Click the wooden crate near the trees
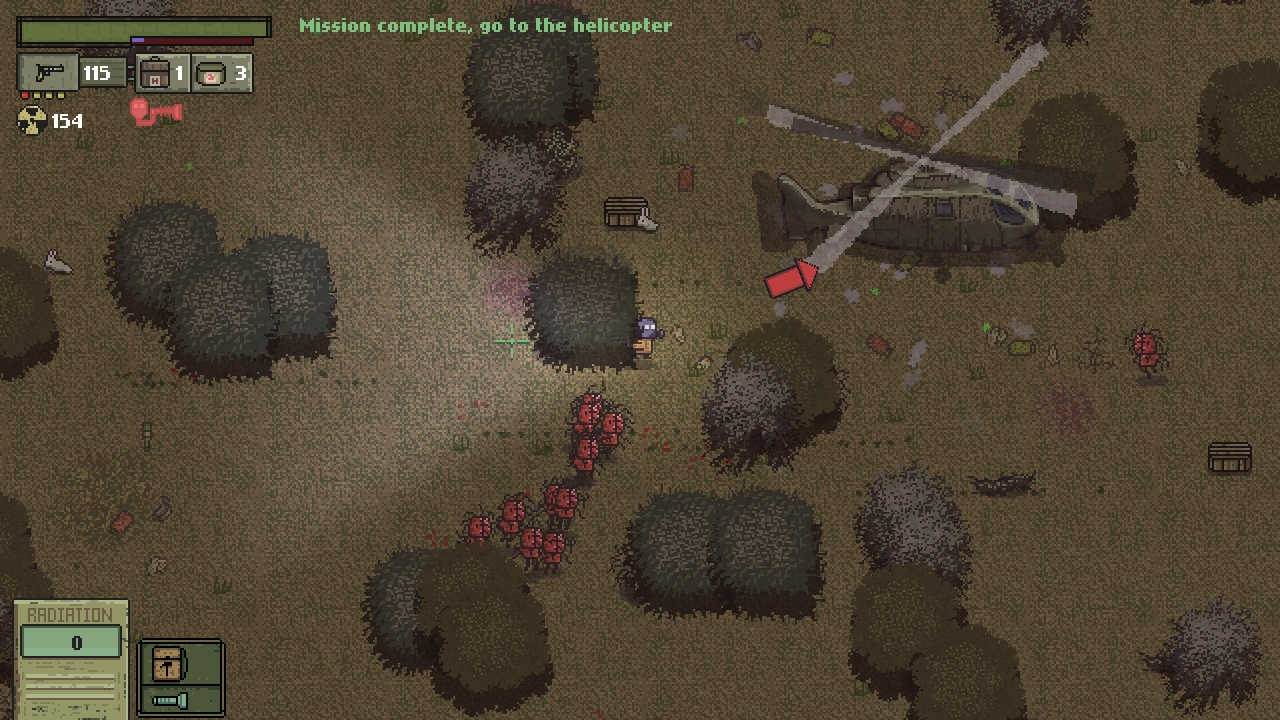 tap(628, 213)
